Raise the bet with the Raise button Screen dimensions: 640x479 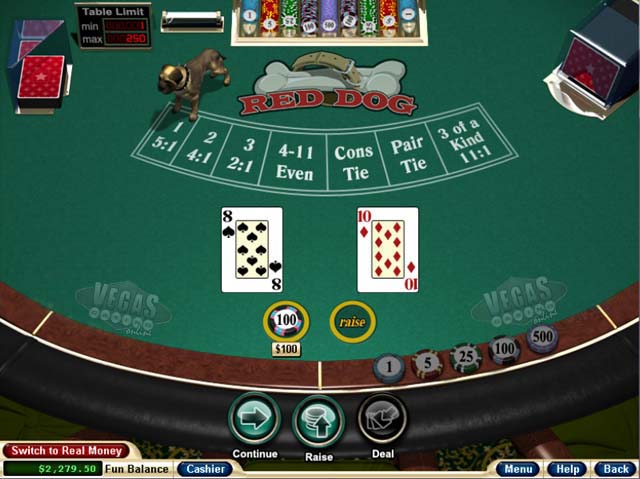[318, 420]
